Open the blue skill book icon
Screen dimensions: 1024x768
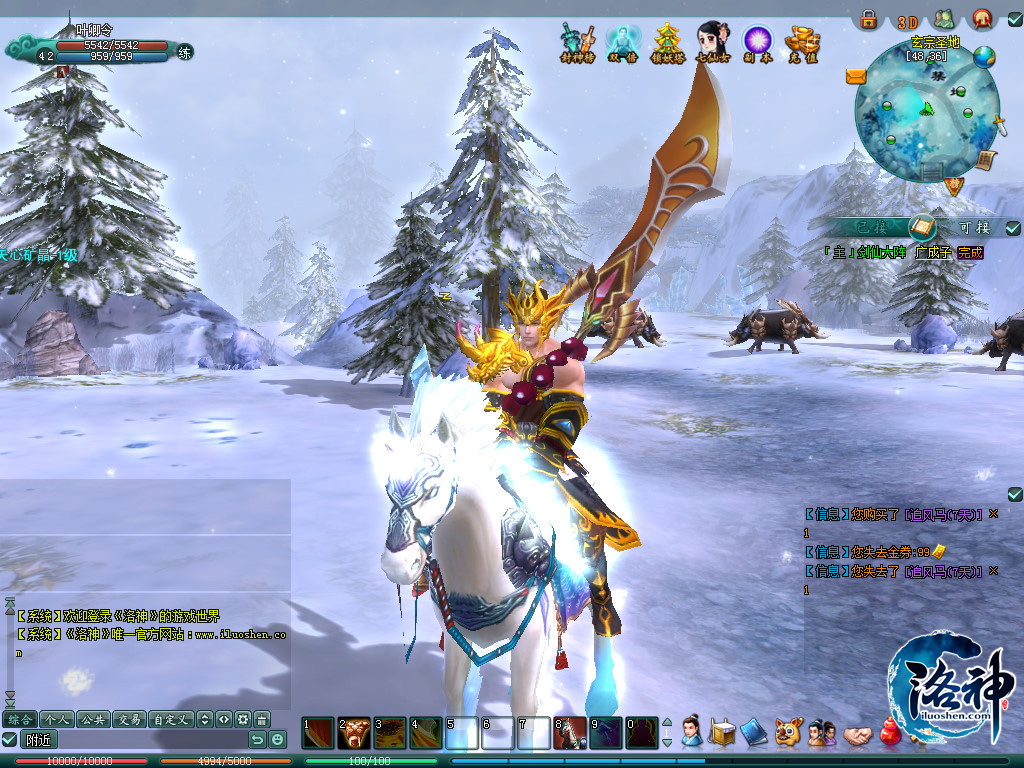pyautogui.click(x=755, y=732)
